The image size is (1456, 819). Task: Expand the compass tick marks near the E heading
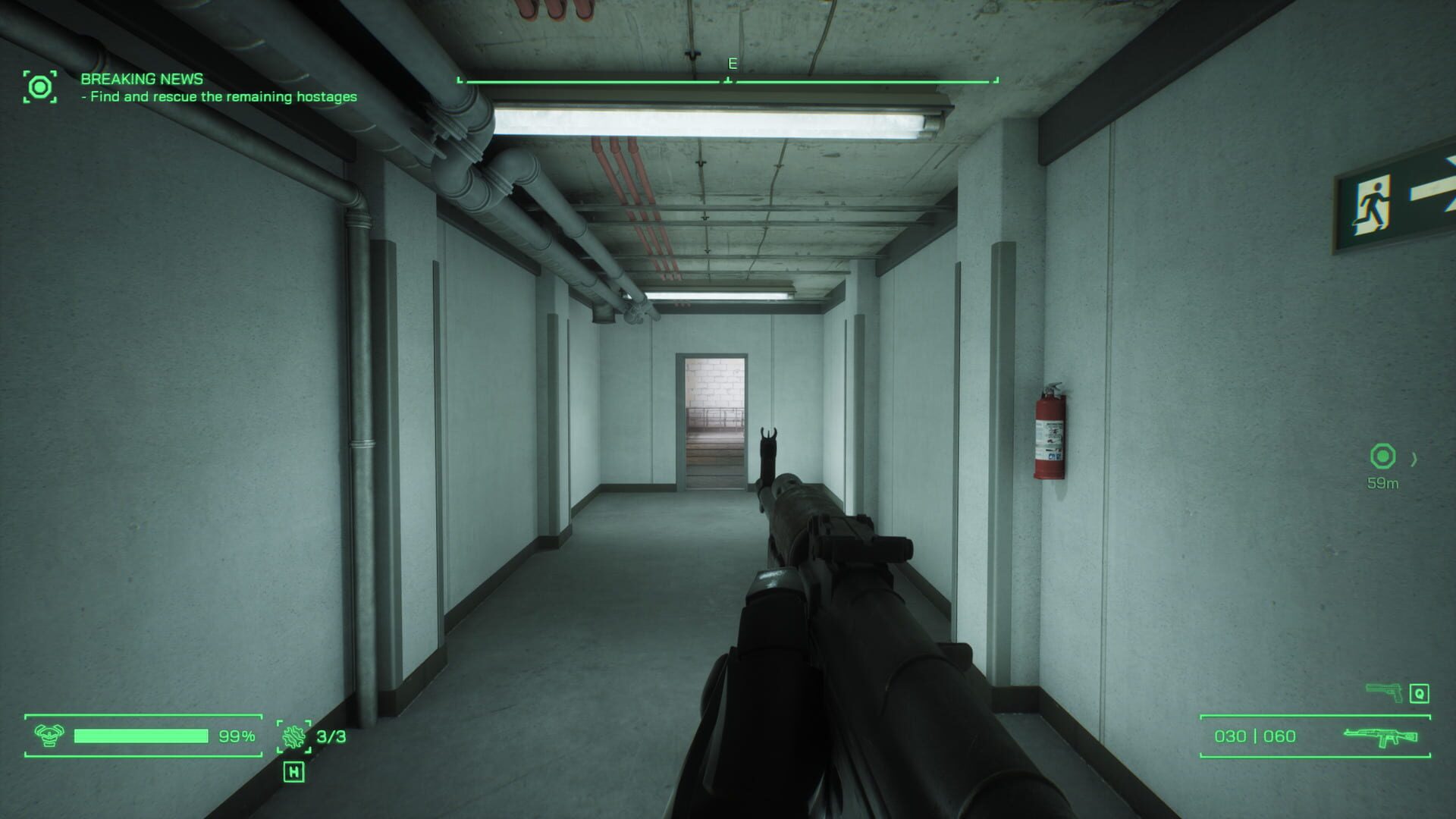(728, 77)
